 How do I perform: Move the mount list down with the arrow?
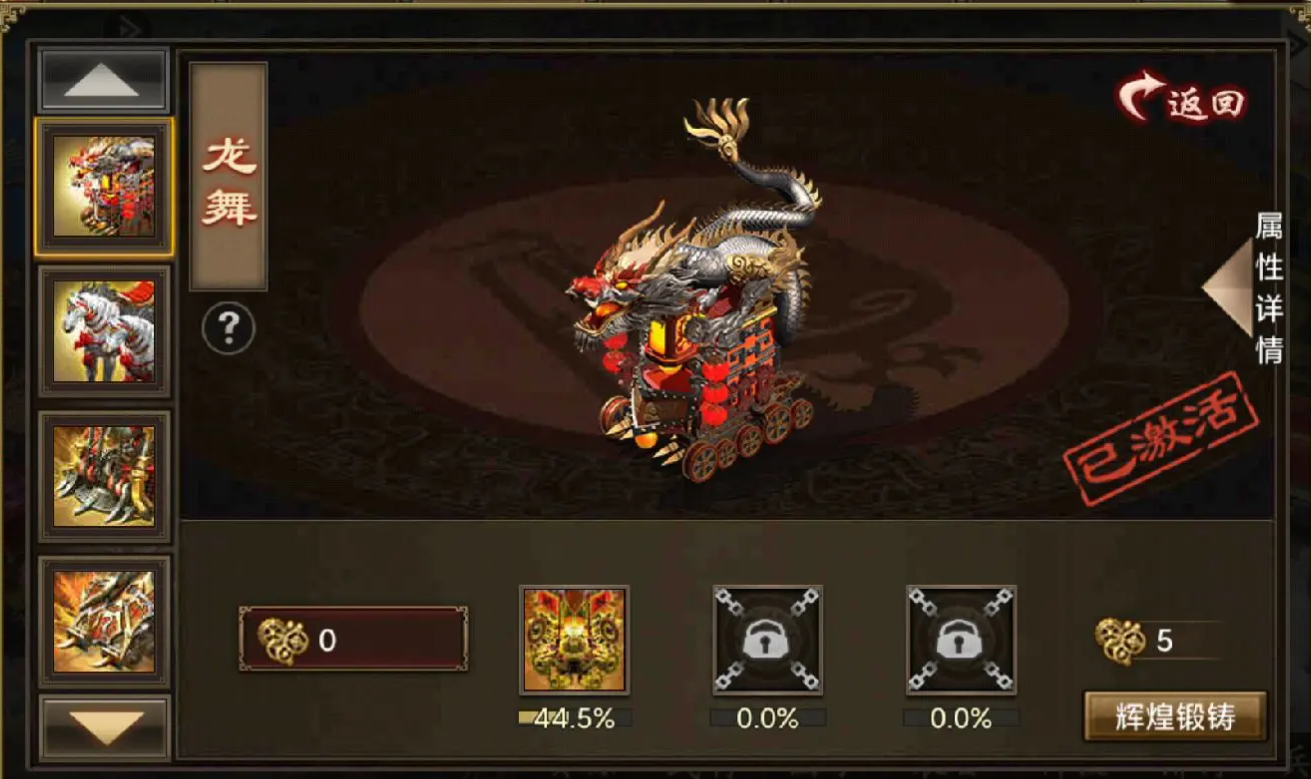tap(104, 725)
